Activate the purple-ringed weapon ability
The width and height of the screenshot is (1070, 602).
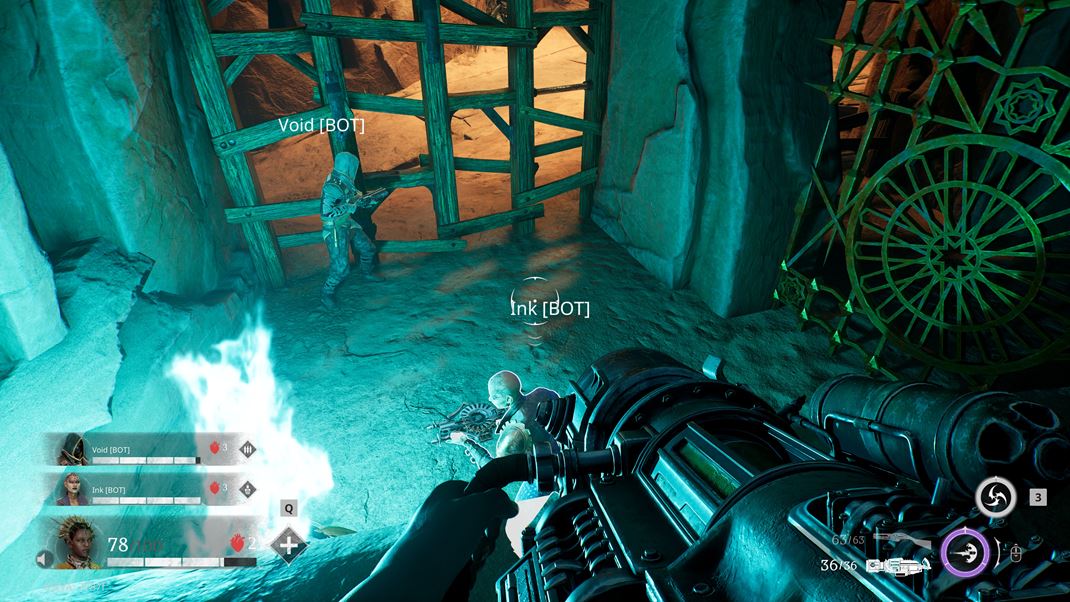pyautogui.click(x=965, y=552)
